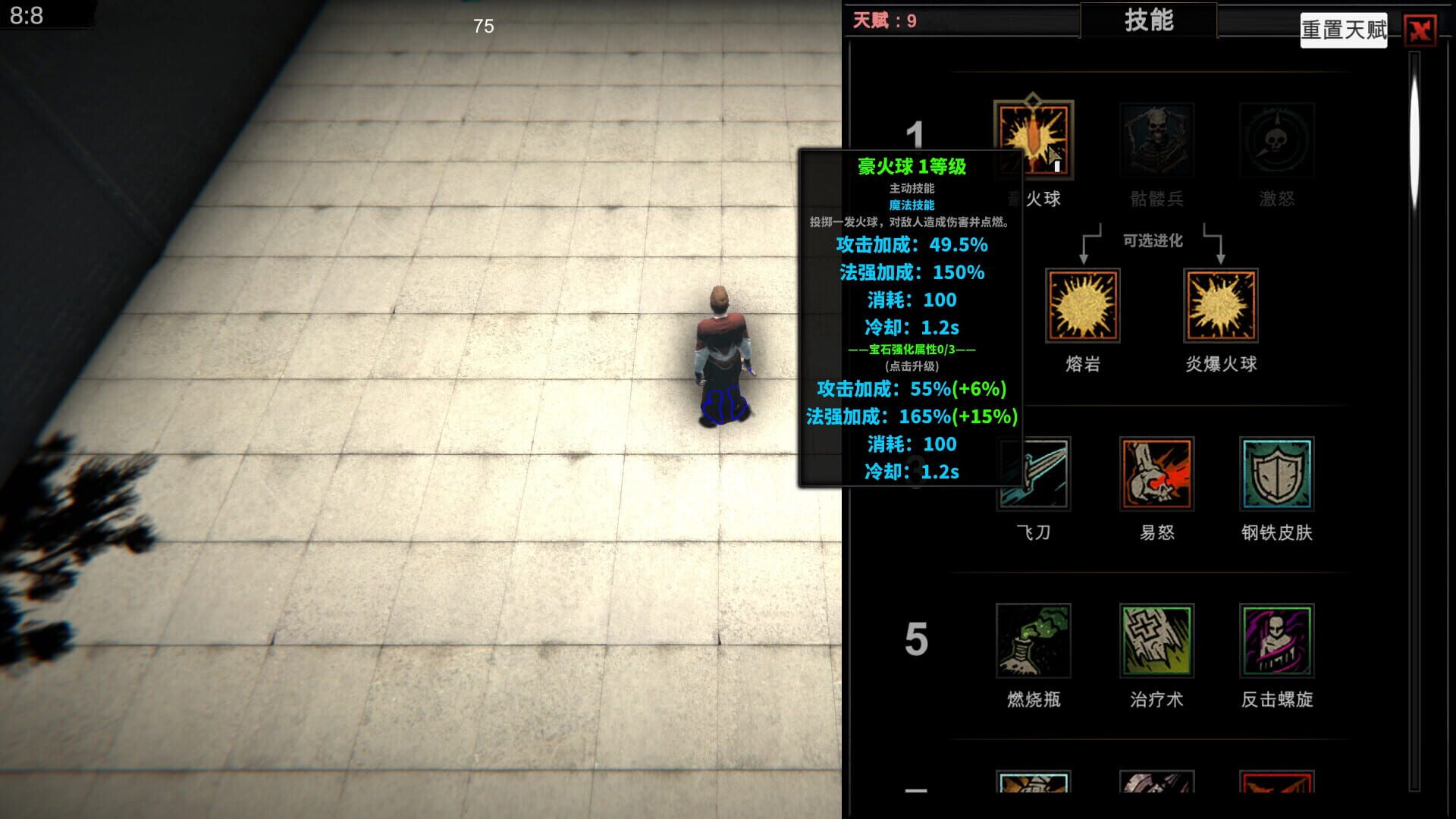The height and width of the screenshot is (819, 1456).
Task: Choose the 熔岩 lava evolution option
Action: 1081,306
